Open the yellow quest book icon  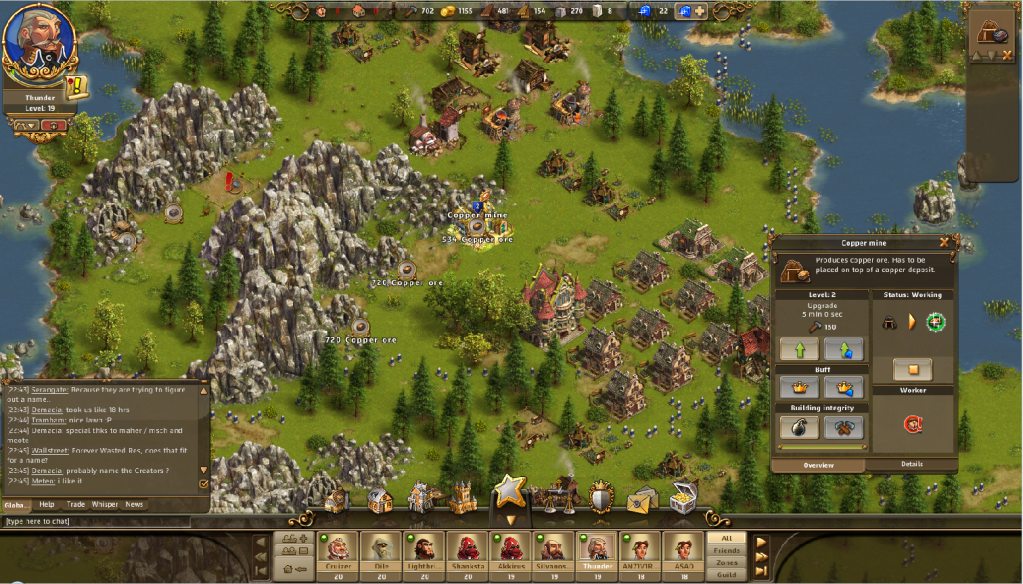click(x=72, y=88)
